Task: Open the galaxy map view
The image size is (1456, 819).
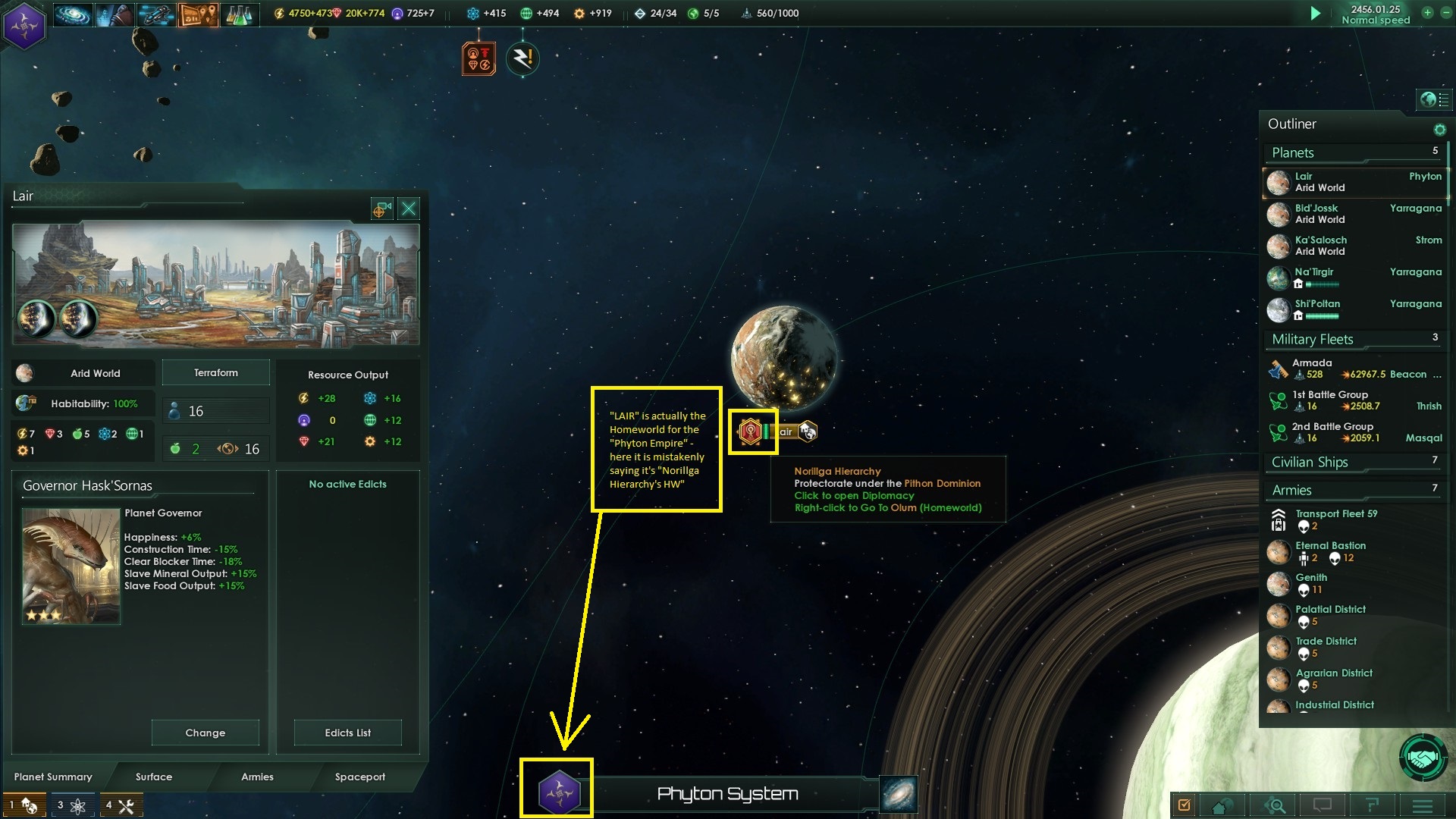Action: click(x=72, y=14)
